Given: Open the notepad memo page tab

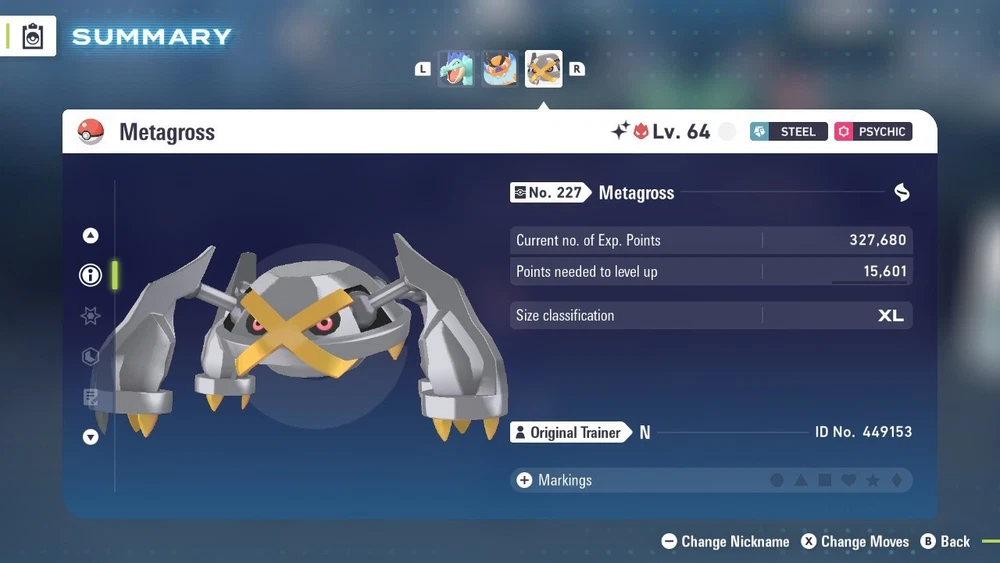Looking at the screenshot, I should pyautogui.click(x=90, y=398).
